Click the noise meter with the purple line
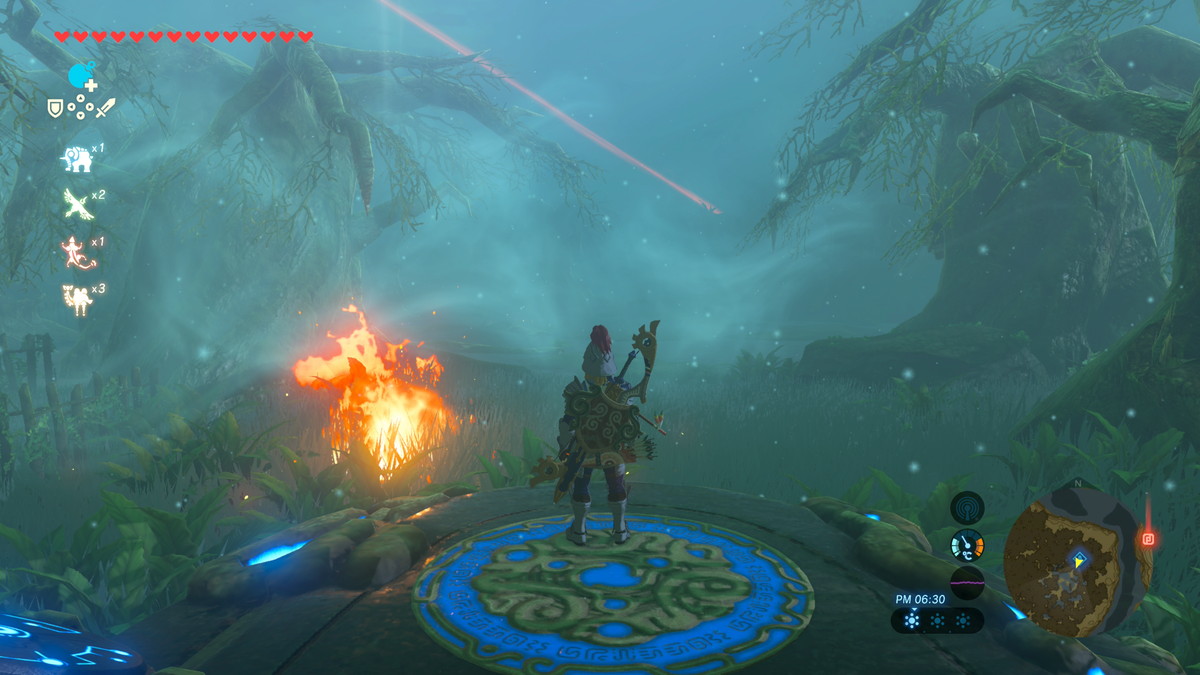1200x675 pixels. tap(967, 582)
